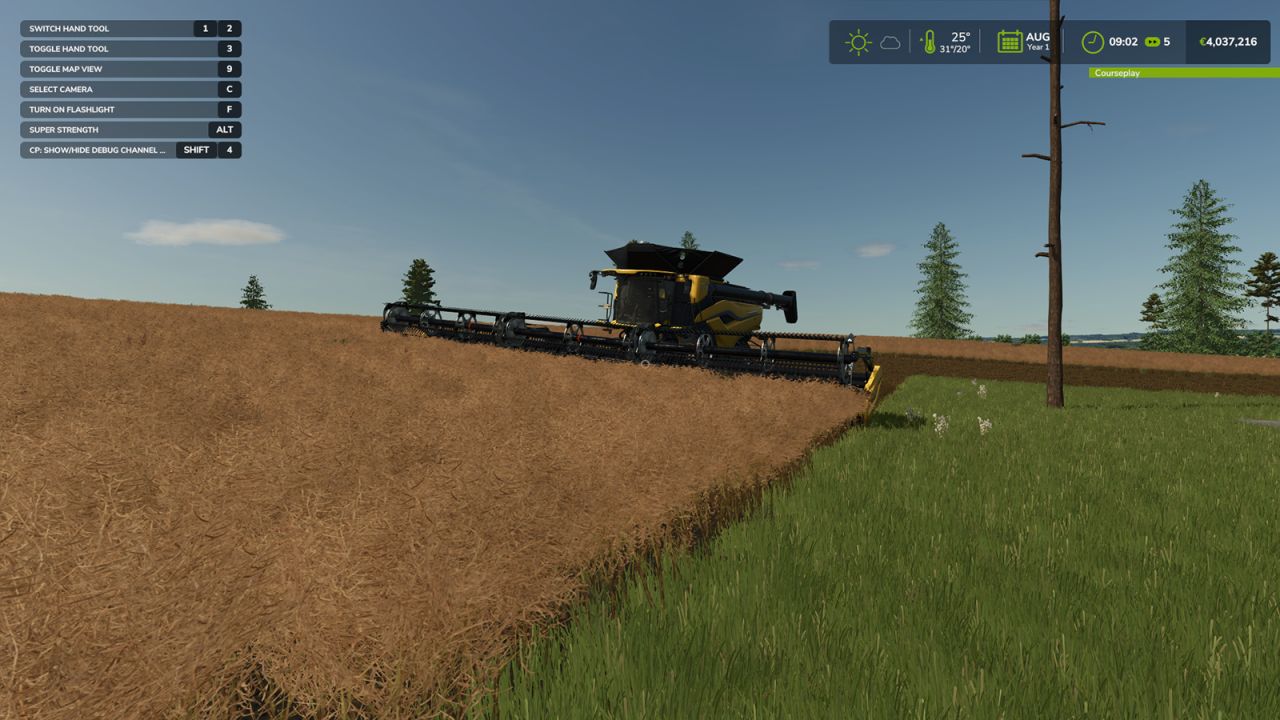
Task: Click the clock icon next to 09:02
Action: tap(1092, 41)
